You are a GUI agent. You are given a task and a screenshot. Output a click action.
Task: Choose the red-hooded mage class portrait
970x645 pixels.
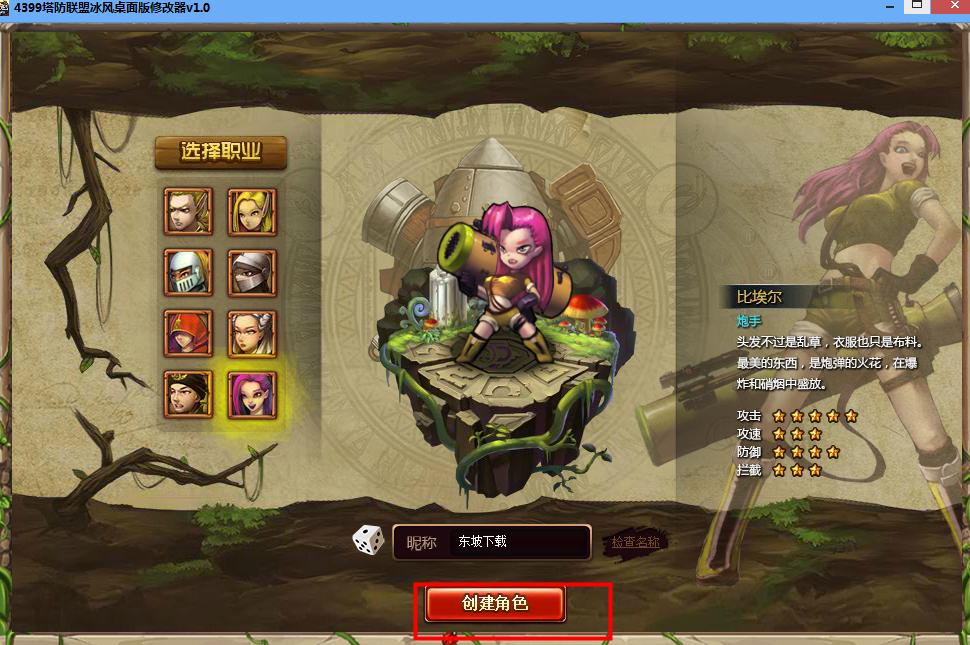click(x=188, y=333)
